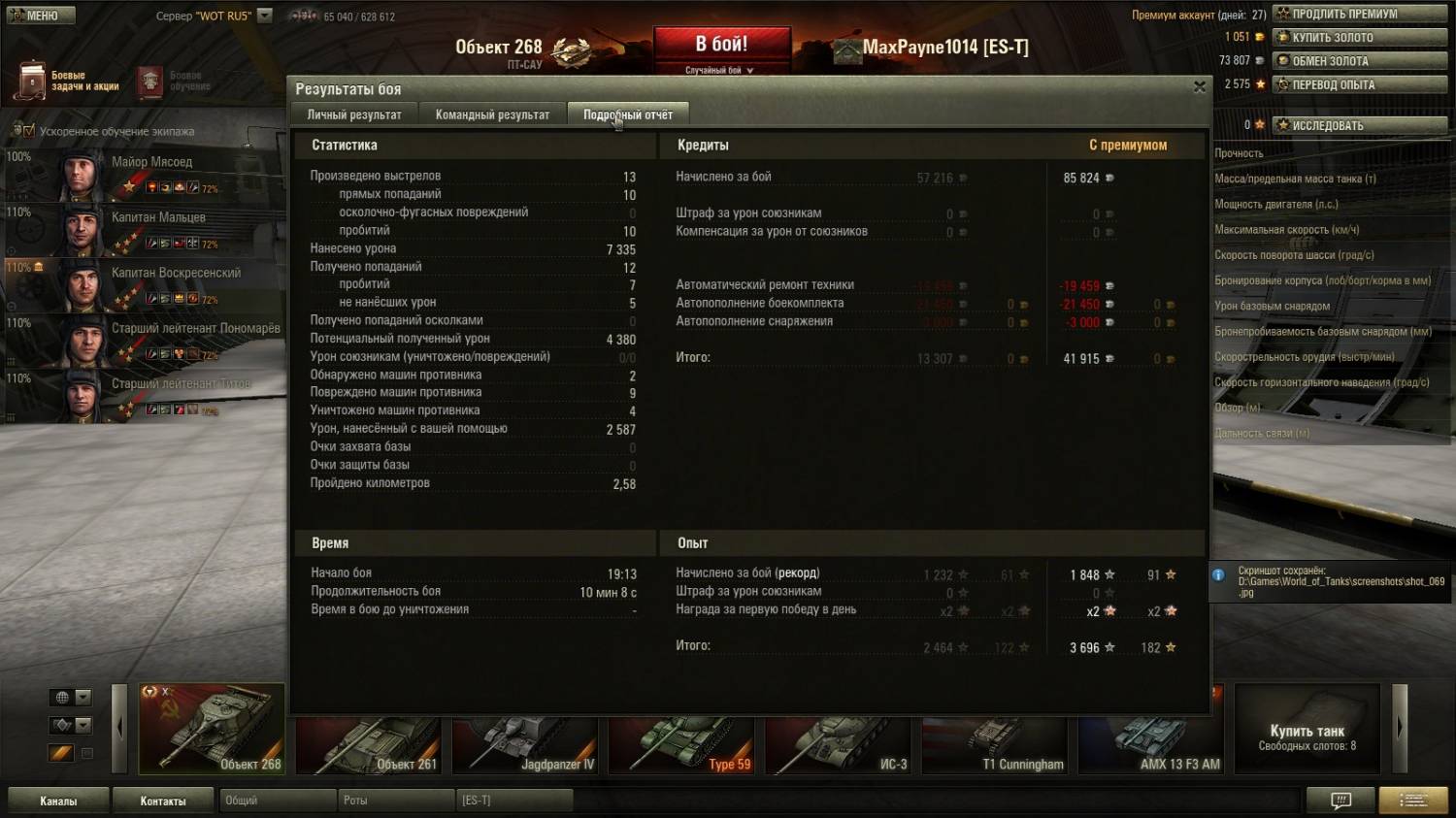This screenshot has width=1456, height=818.
Task: Select the ИС-3 tank in carousel
Action: point(838,745)
